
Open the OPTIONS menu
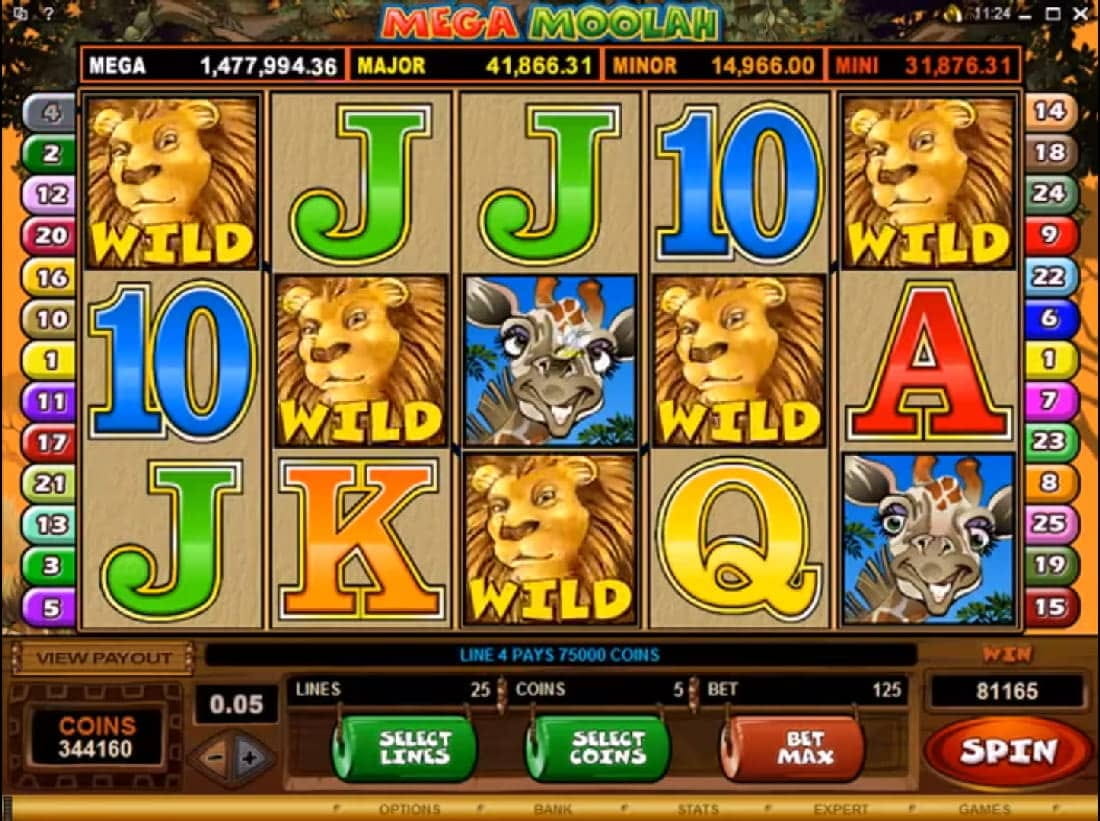410,809
